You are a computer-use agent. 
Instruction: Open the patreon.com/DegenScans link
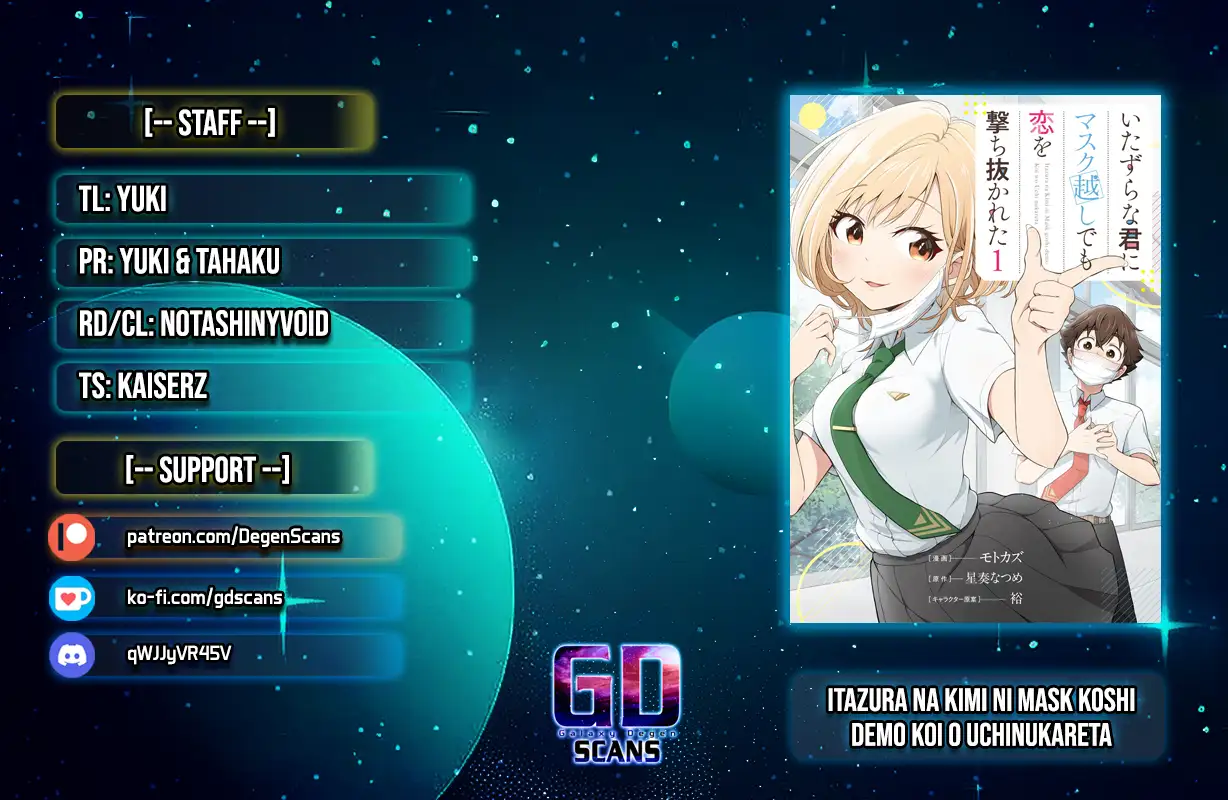[x=233, y=538]
